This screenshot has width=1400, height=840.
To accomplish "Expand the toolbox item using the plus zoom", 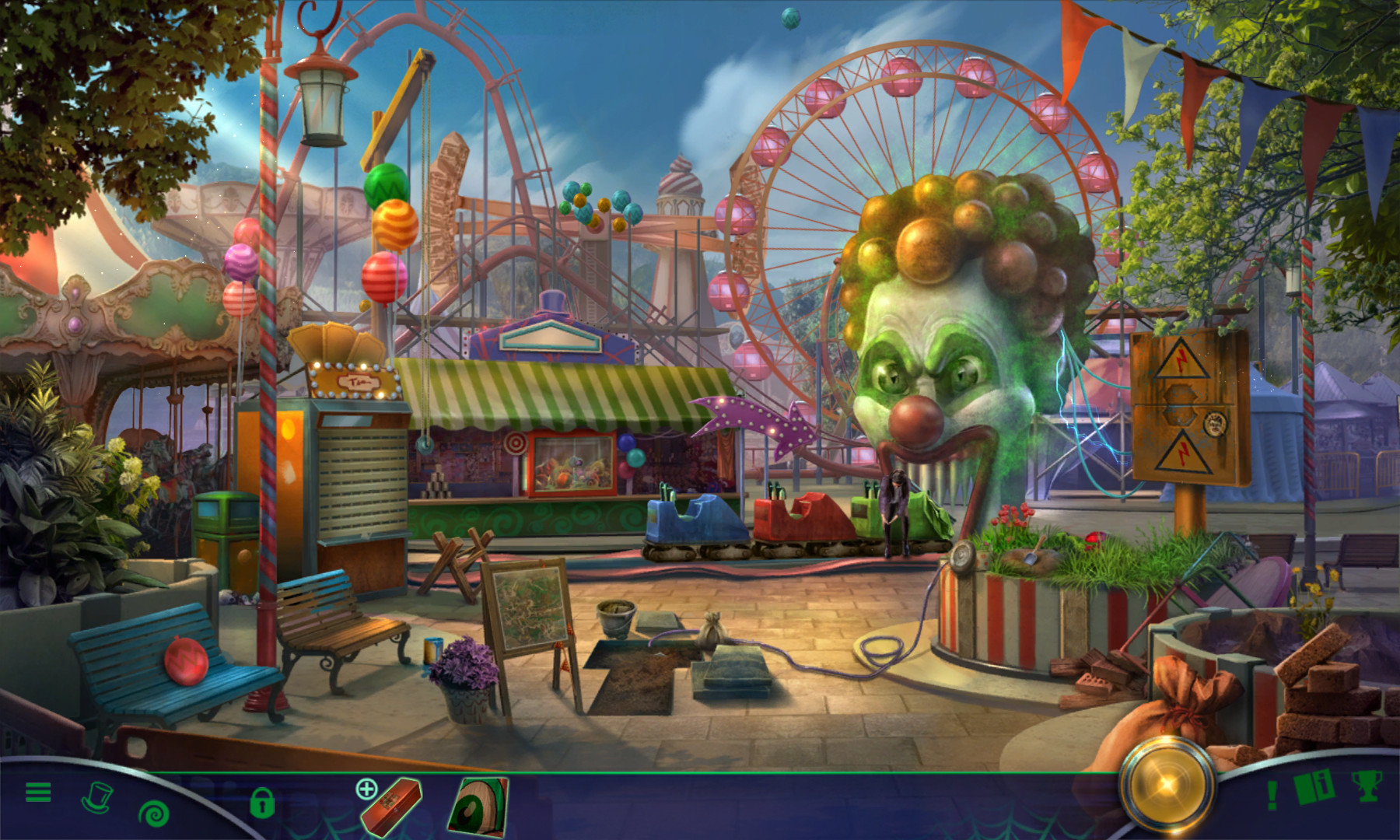I will [x=366, y=788].
